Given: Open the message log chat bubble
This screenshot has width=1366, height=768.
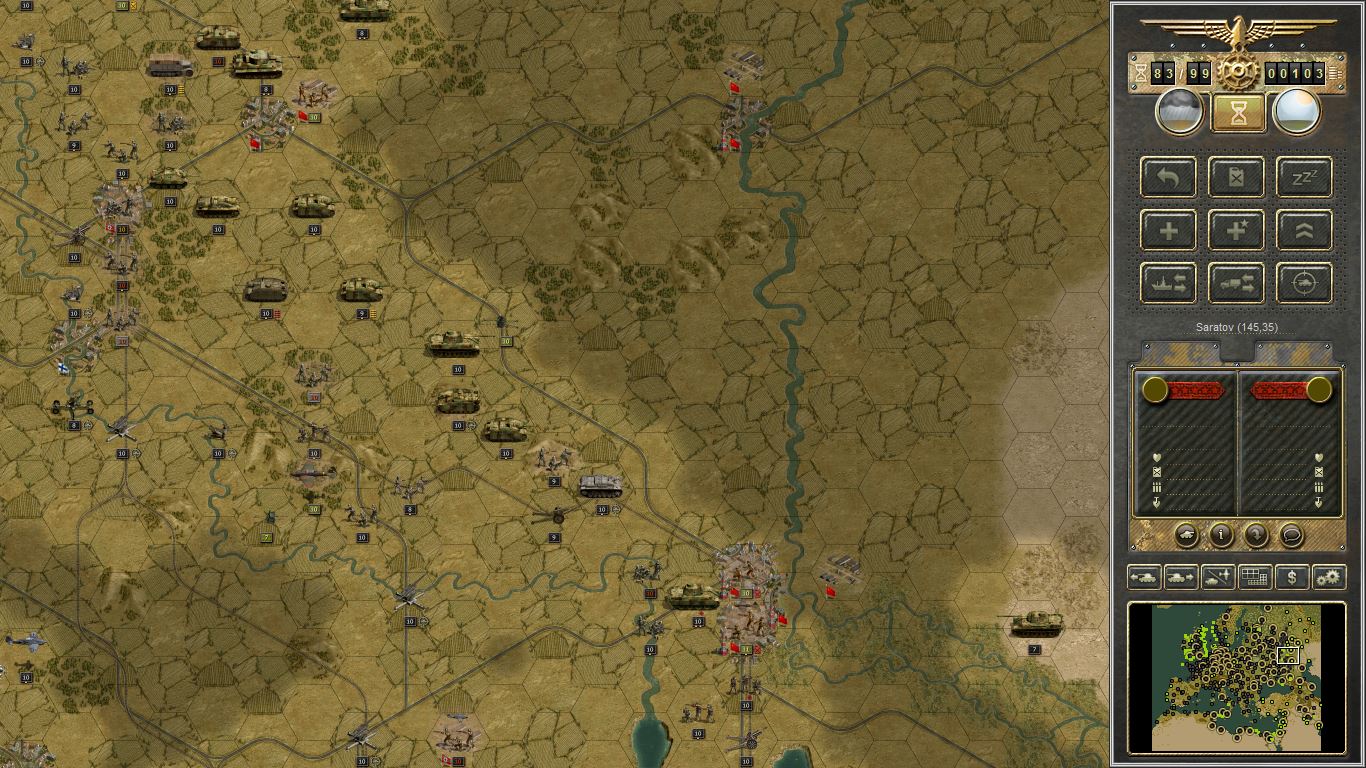Looking at the screenshot, I should point(1293,536).
